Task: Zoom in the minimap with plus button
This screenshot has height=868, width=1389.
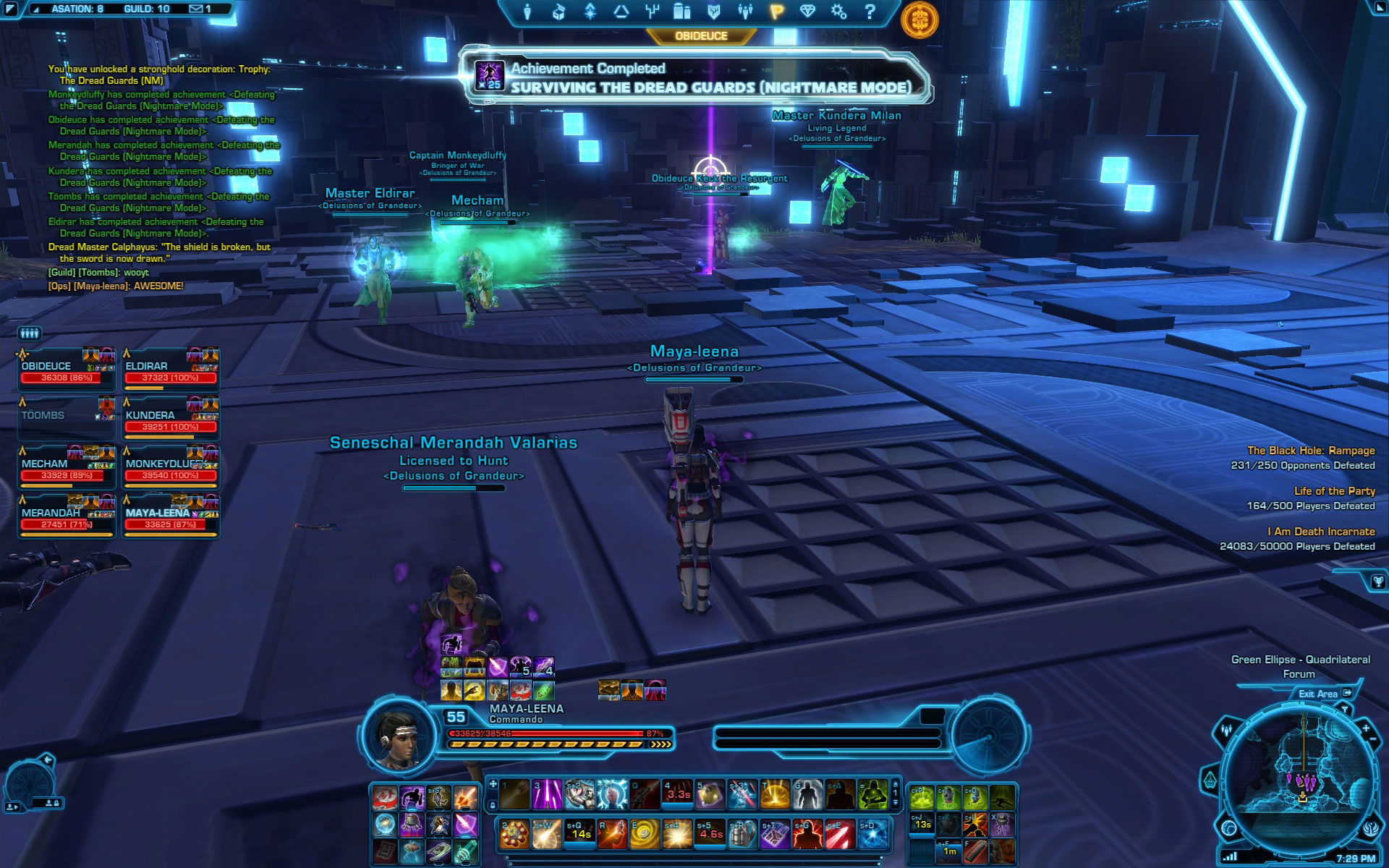Action: pos(1366,728)
